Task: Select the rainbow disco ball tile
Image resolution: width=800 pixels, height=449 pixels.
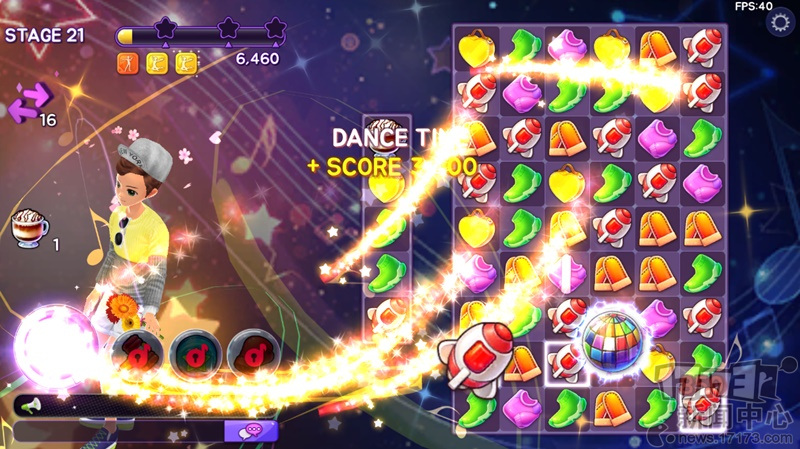Action: [x=611, y=337]
